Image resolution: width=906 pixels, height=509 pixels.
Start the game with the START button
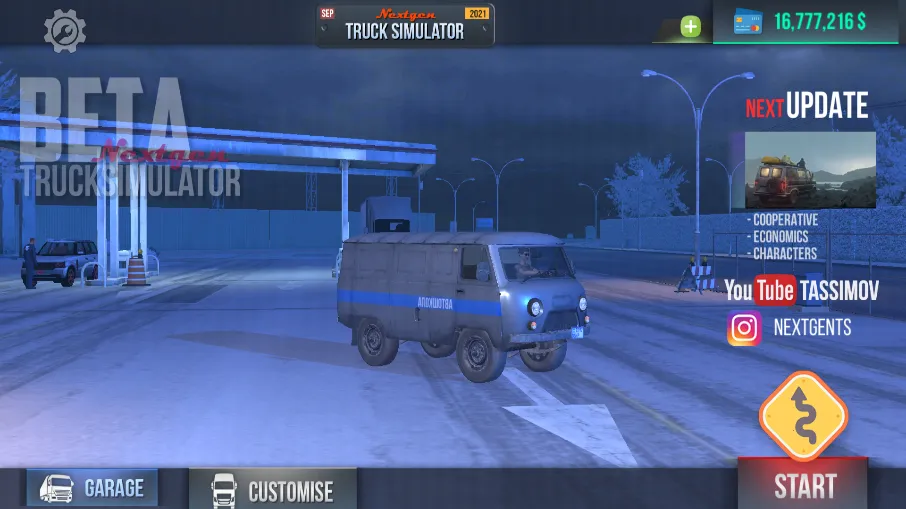point(804,485)
